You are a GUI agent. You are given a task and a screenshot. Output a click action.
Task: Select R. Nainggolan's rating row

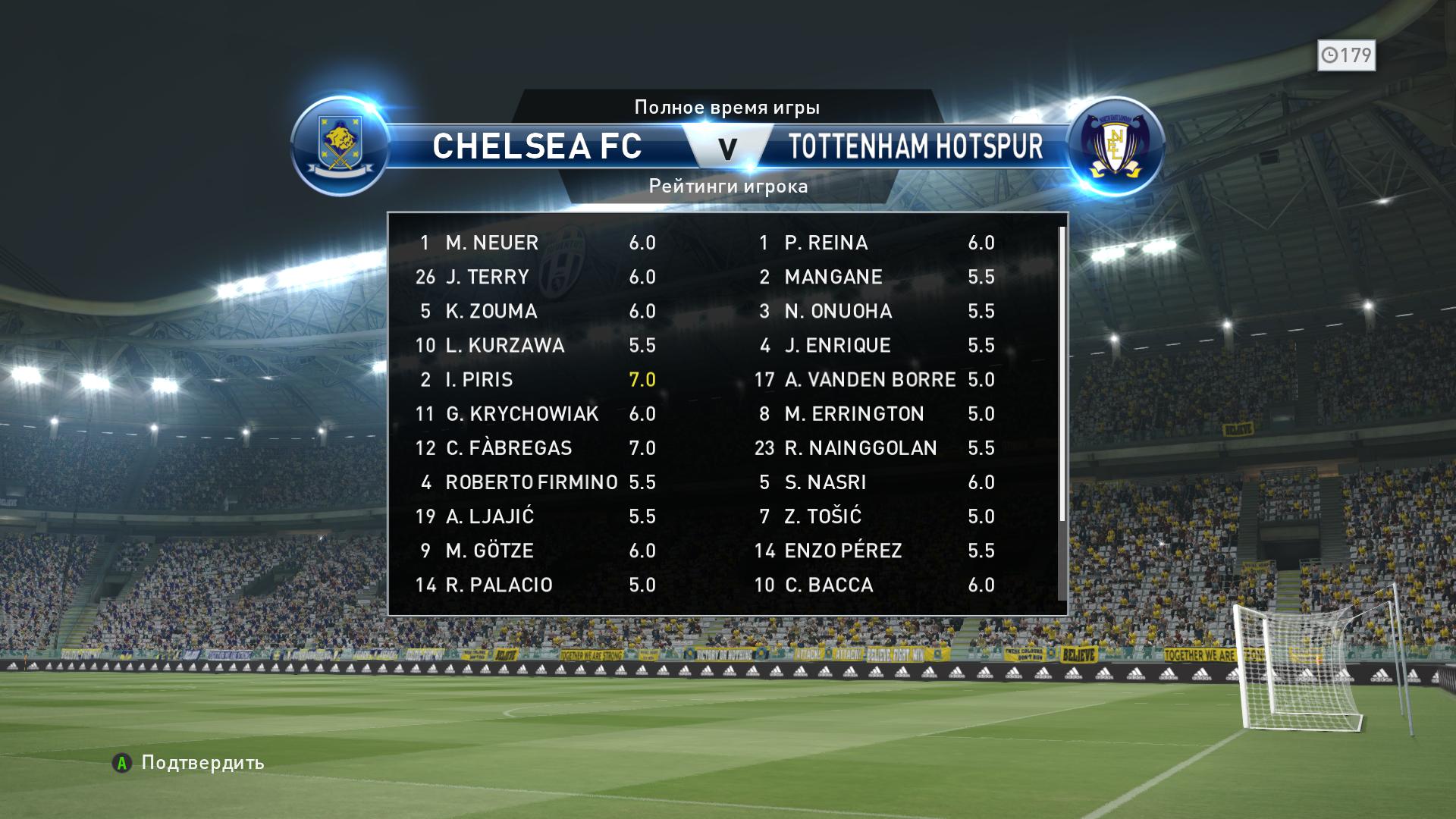(876, 448)
